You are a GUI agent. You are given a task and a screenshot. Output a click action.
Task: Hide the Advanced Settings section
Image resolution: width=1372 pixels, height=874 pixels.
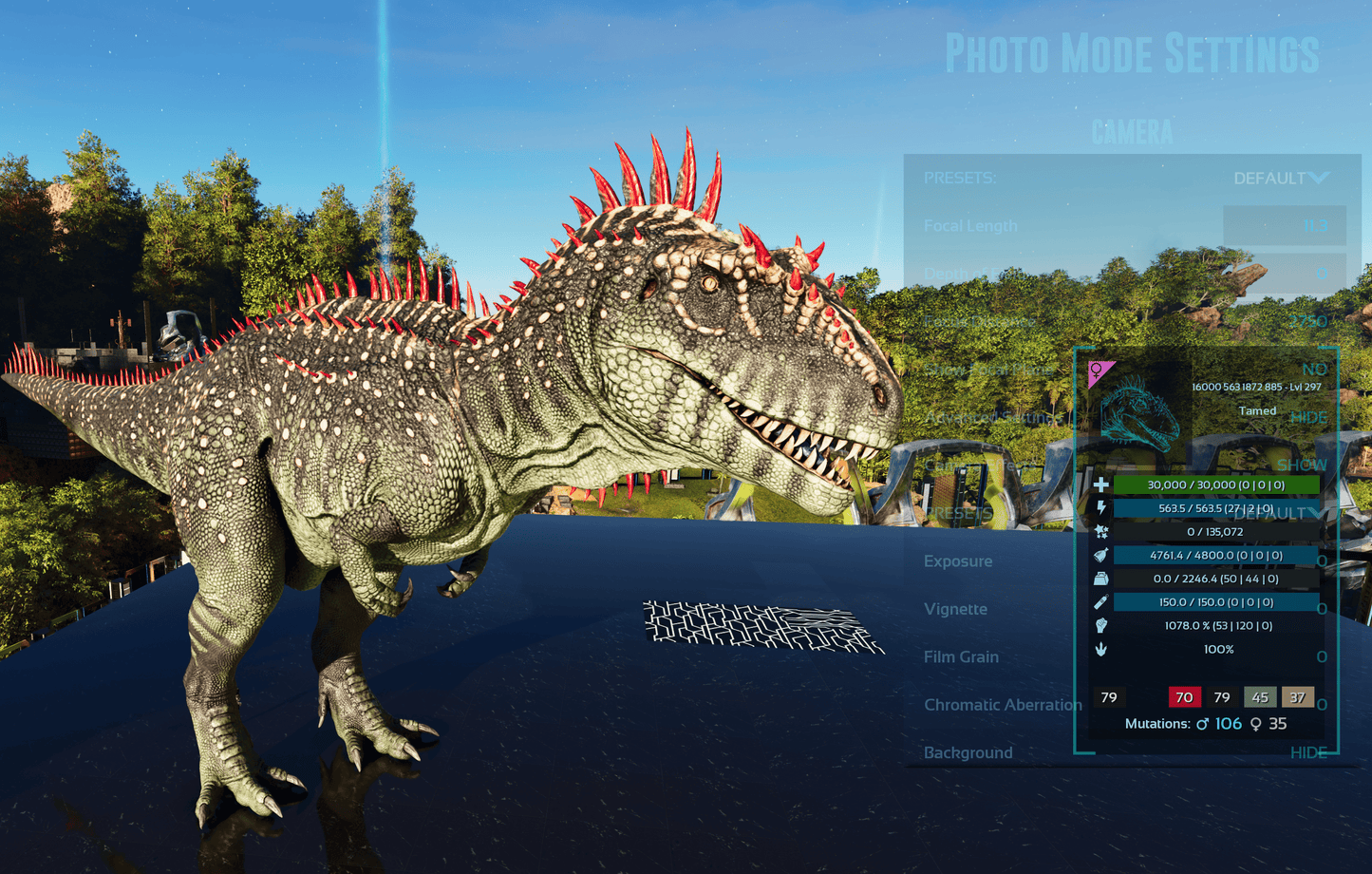pyautogui.click(x=1308, y=417)
